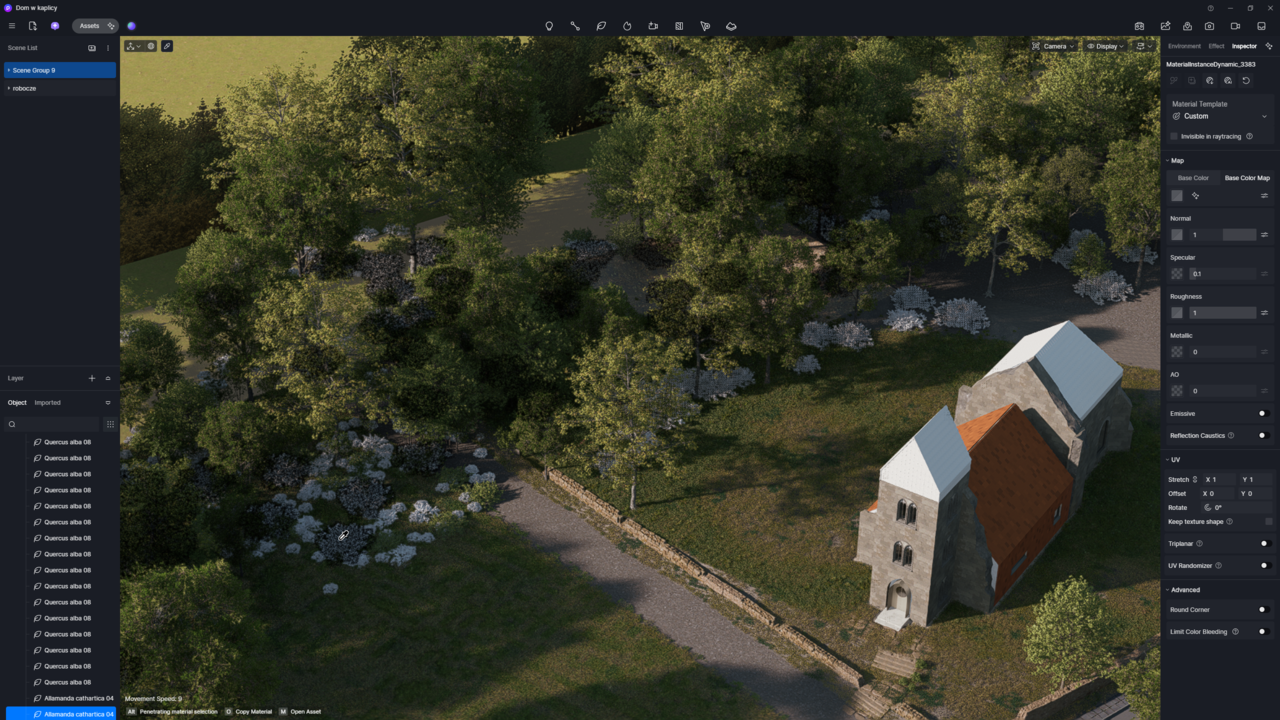Screen dimensions: 1280x720
Task: Enable Limit Color Bleeding toggle
Action: pos(1263,631)
